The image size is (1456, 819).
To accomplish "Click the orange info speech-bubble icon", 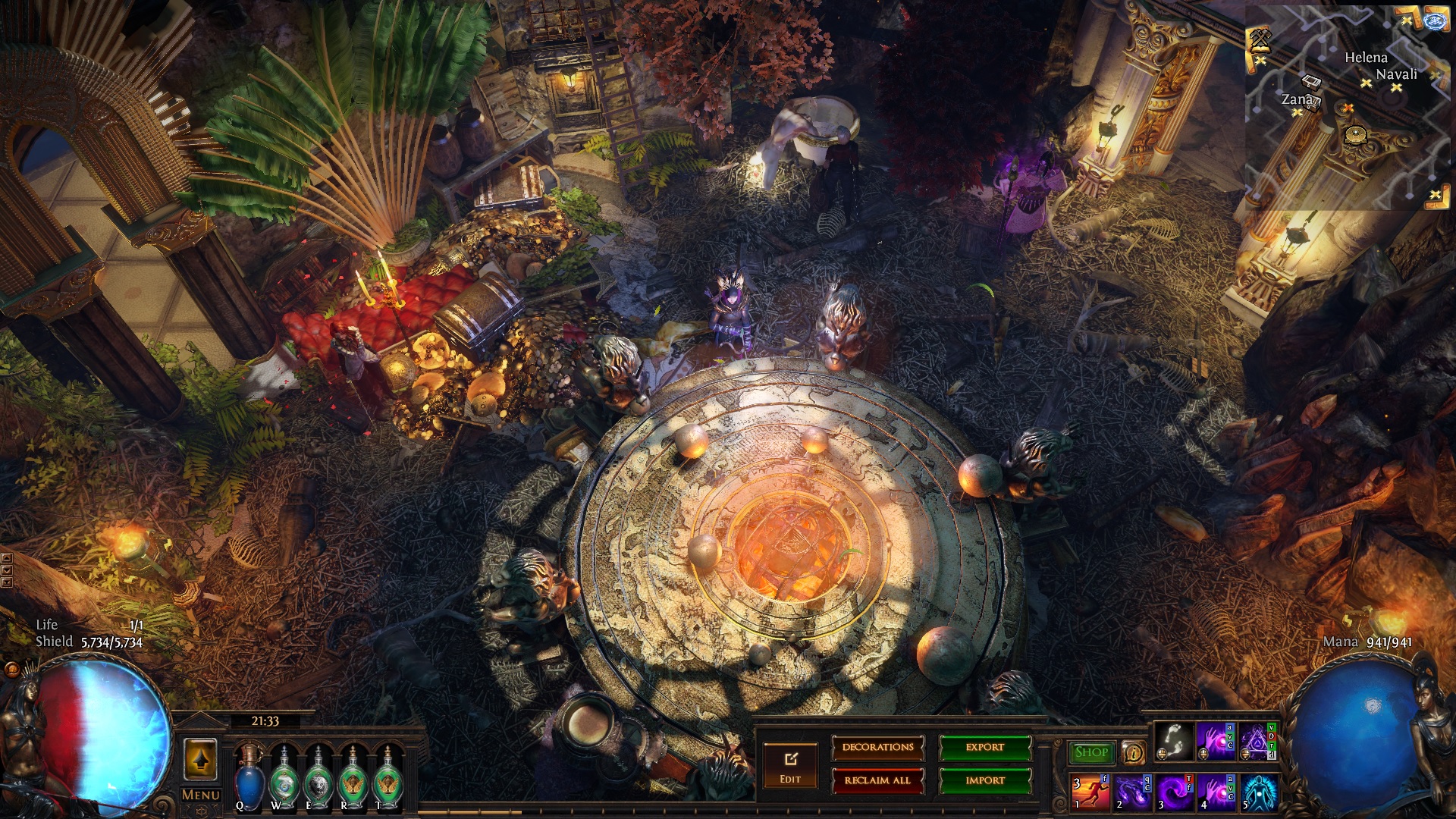I will 1133,753.
